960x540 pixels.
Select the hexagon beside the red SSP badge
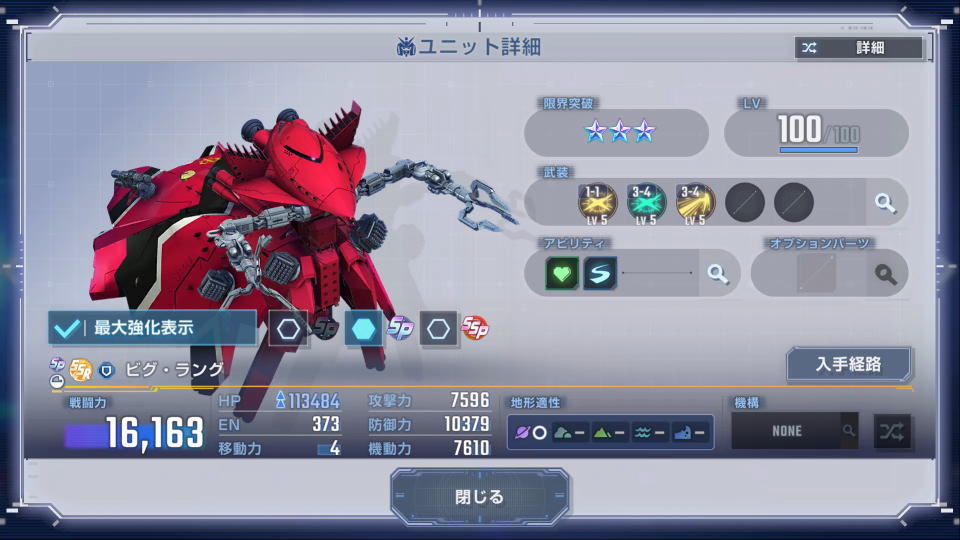[x=439, y=329]
